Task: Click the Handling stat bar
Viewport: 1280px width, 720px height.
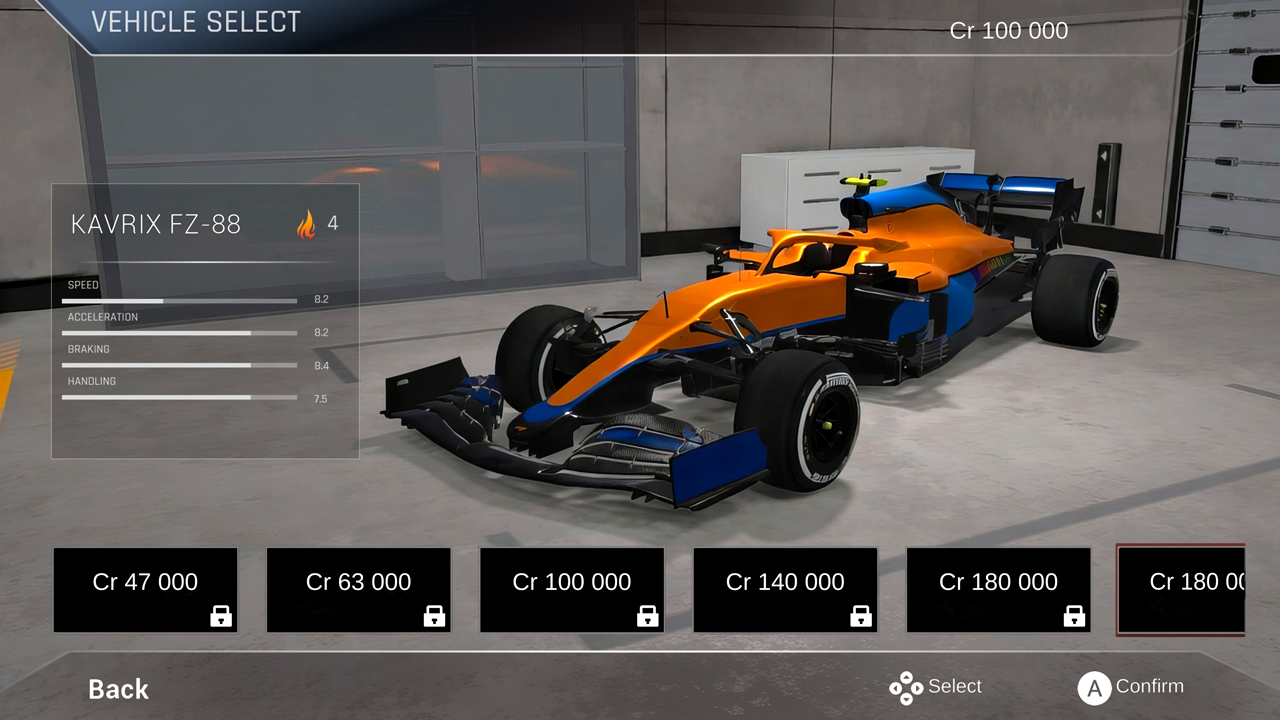Action: (179, 397)
